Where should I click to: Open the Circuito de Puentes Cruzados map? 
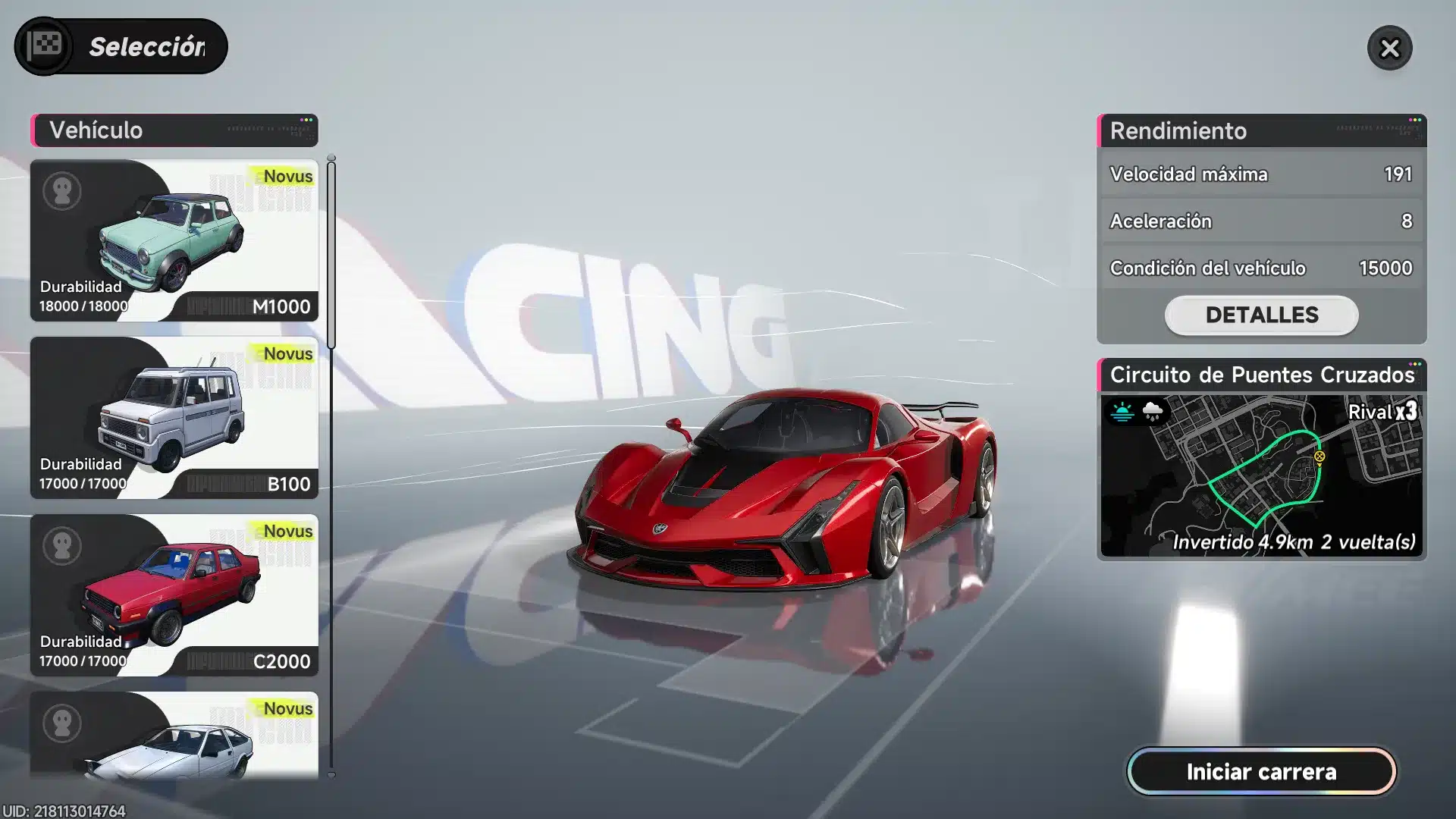[1261, 475]
